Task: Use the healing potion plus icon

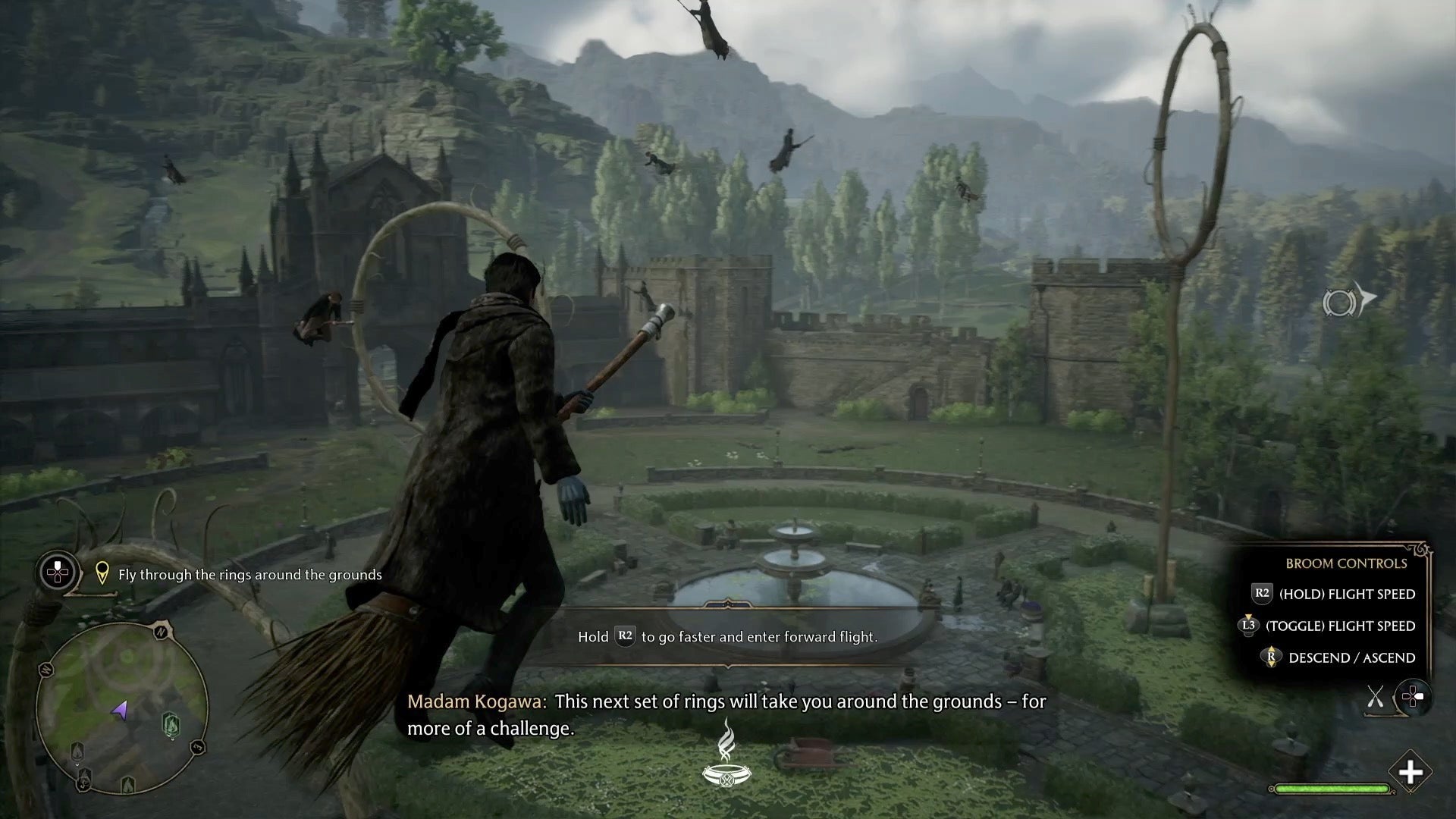Action: 1410,773
